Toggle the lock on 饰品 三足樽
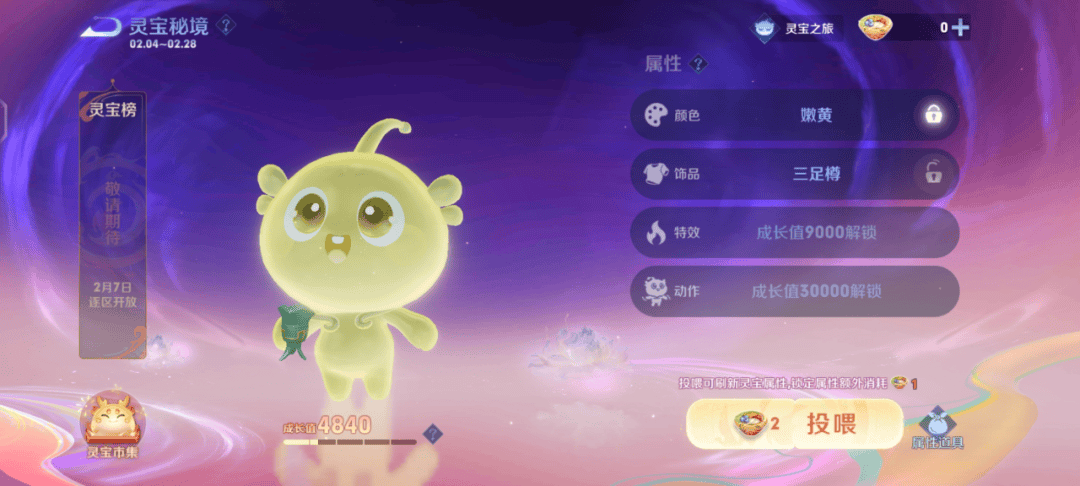The width and height of the screenshot is (1080, 486). (x=933, y=174)
